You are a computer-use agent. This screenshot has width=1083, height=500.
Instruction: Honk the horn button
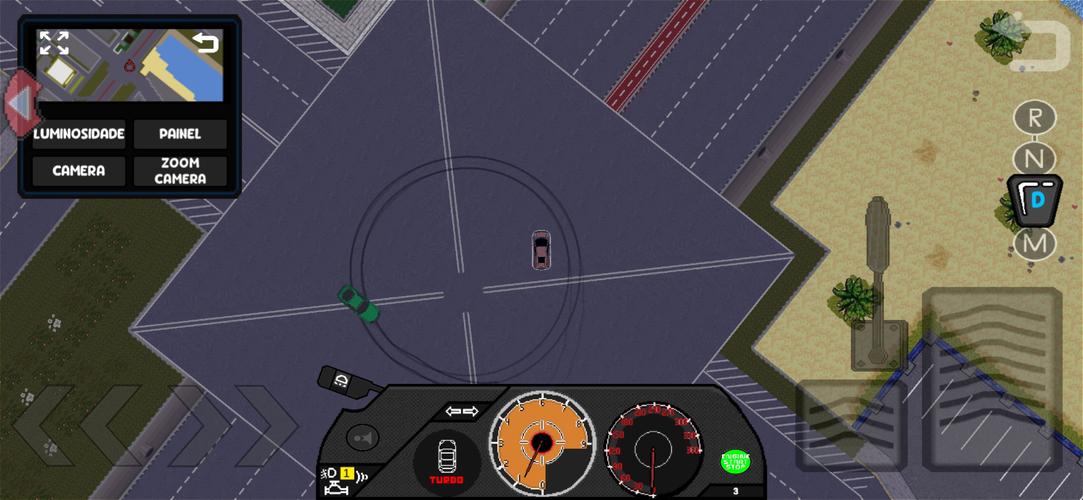tap(362, 437)
